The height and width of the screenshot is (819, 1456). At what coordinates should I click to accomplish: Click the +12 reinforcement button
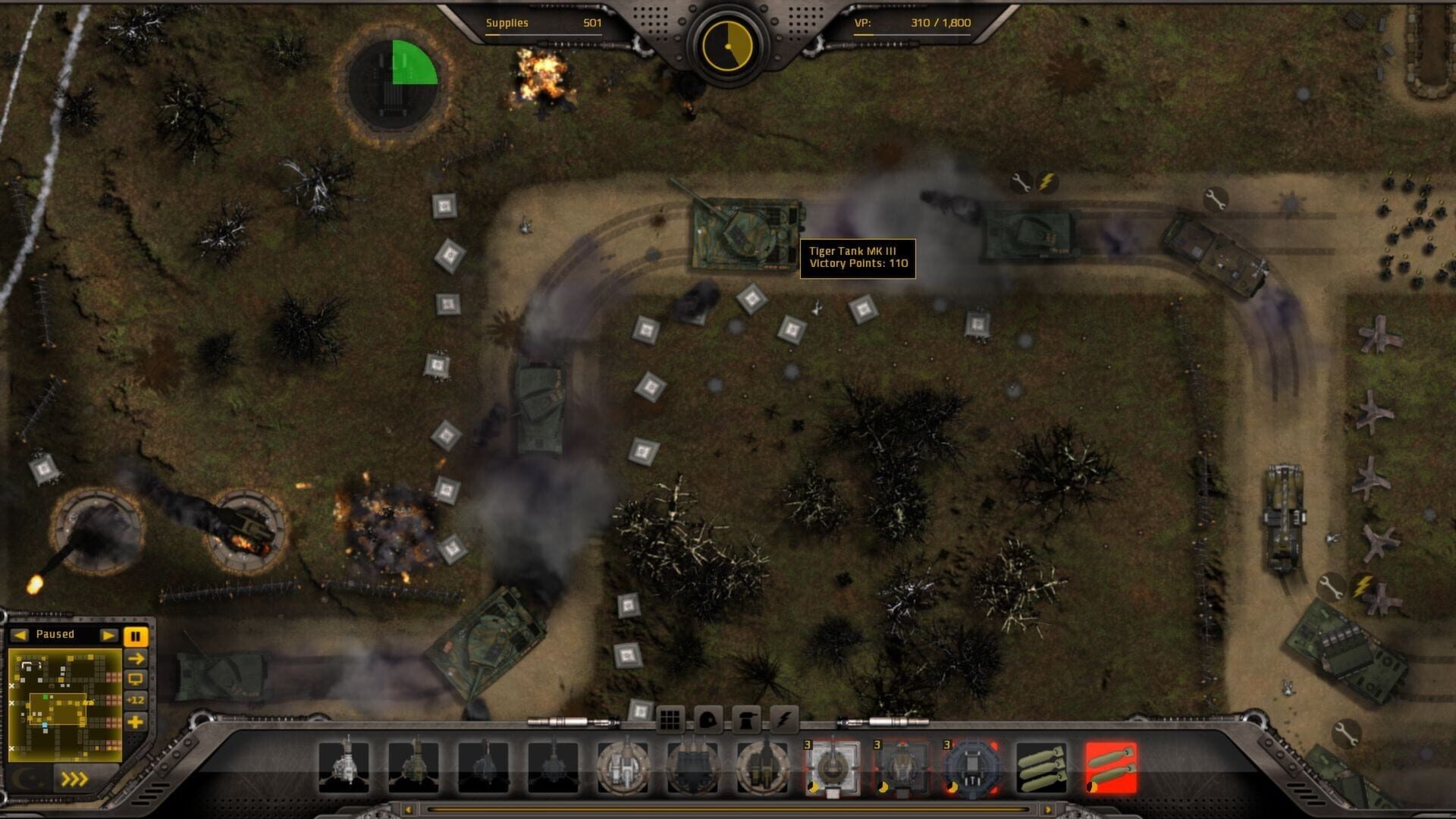coord(136,700)
